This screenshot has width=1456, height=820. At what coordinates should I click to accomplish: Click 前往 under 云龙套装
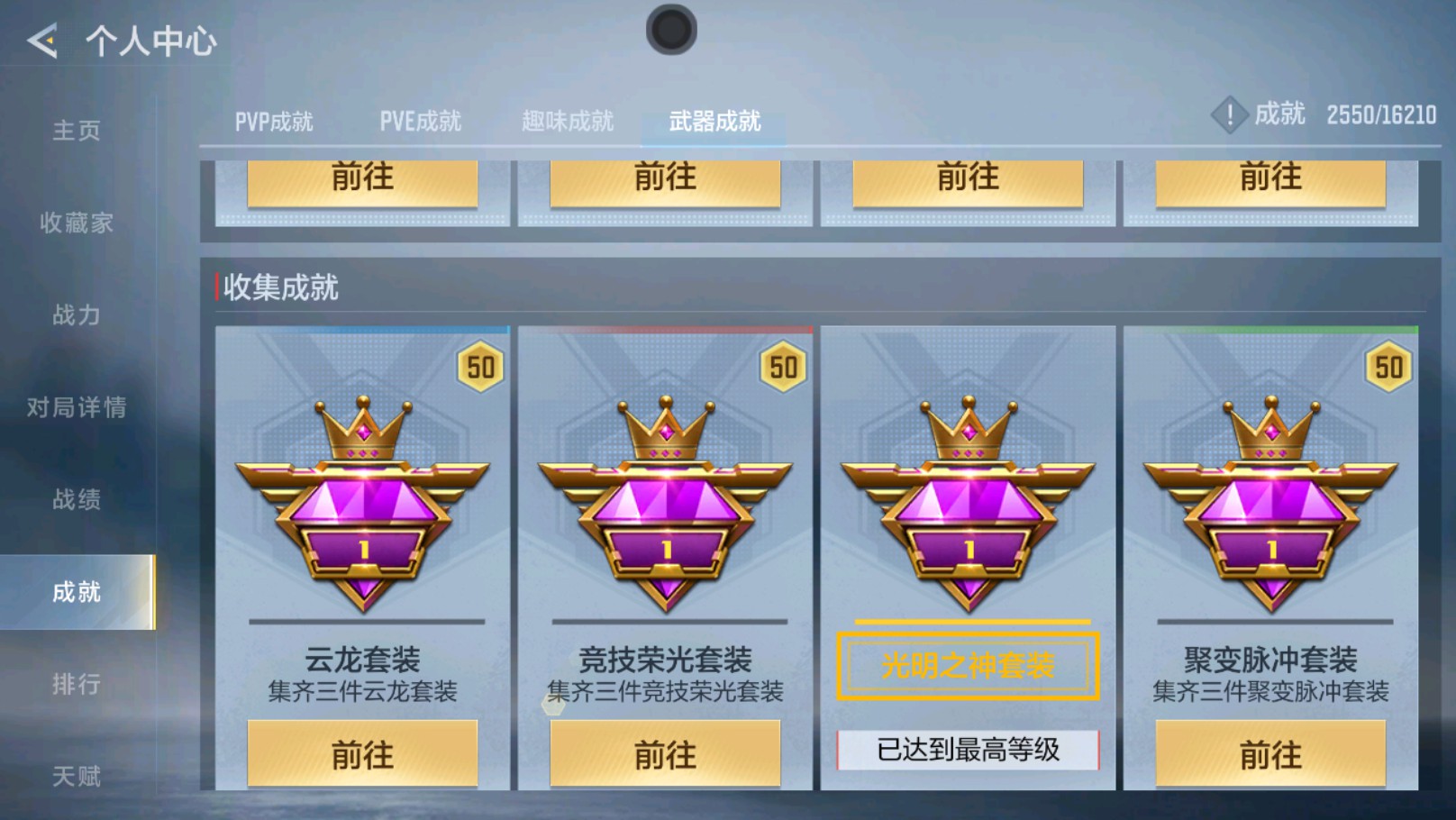pyautogui.click(x=362, y=754)
